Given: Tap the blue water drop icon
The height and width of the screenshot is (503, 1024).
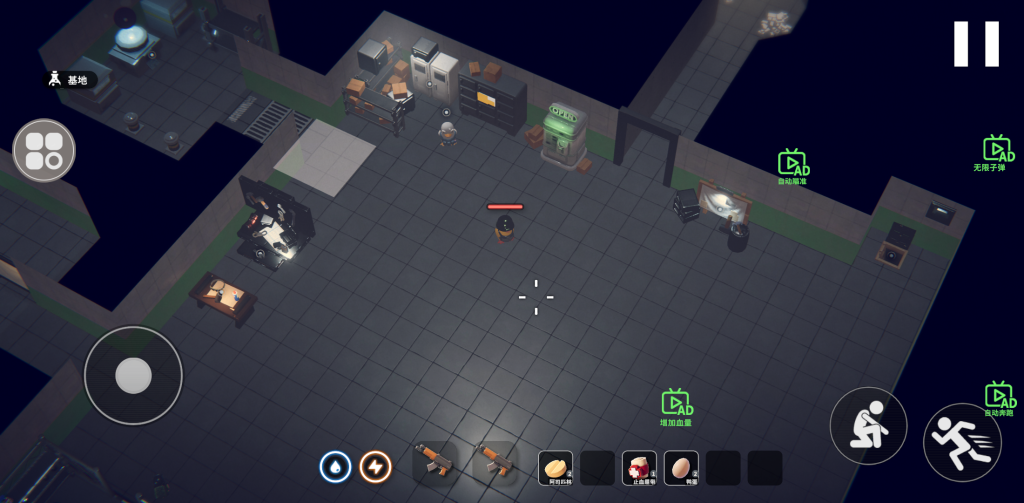Looking at the screenshot, I should (x=335, y=466).
